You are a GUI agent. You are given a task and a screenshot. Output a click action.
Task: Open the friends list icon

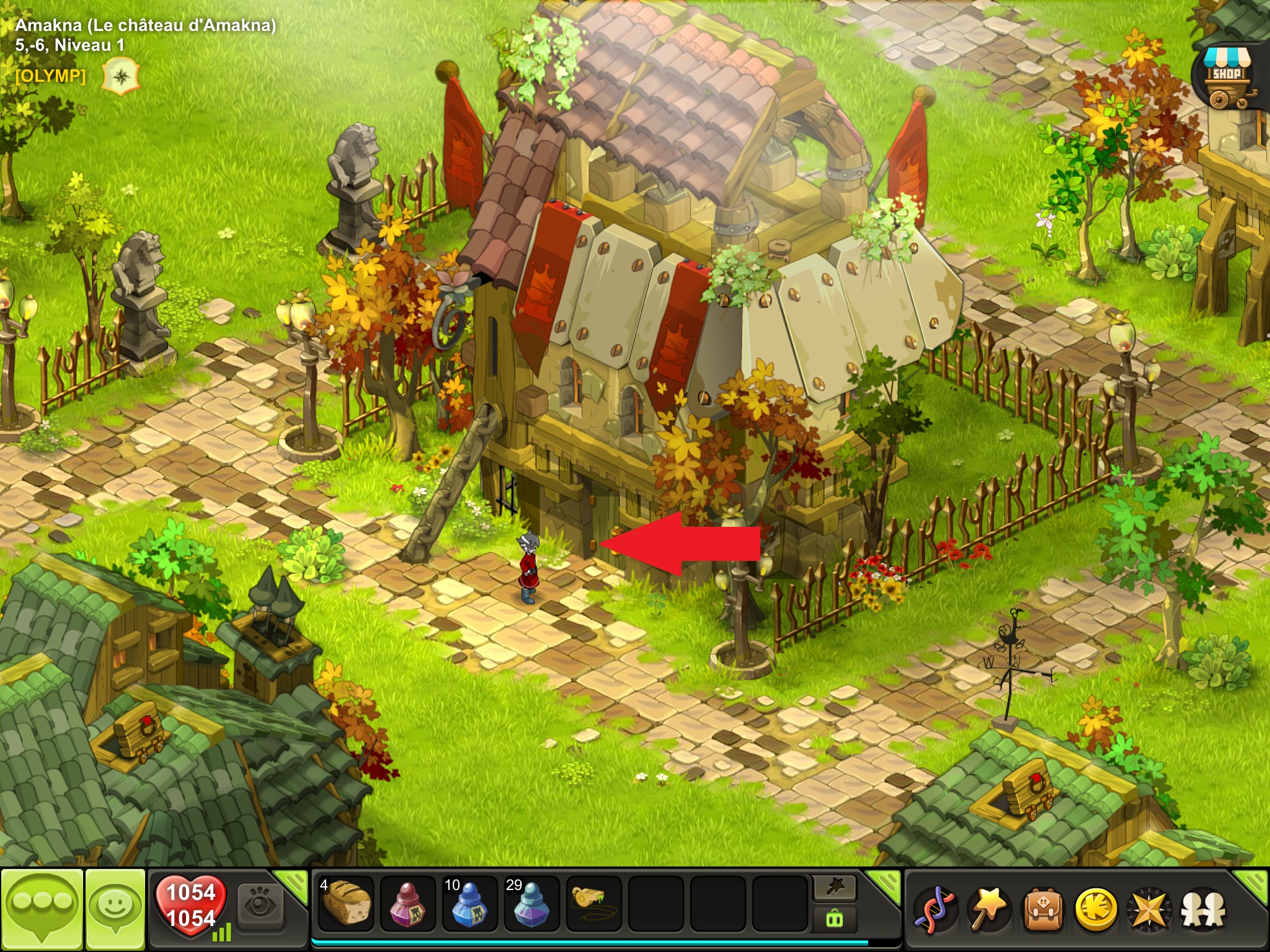1202,910
